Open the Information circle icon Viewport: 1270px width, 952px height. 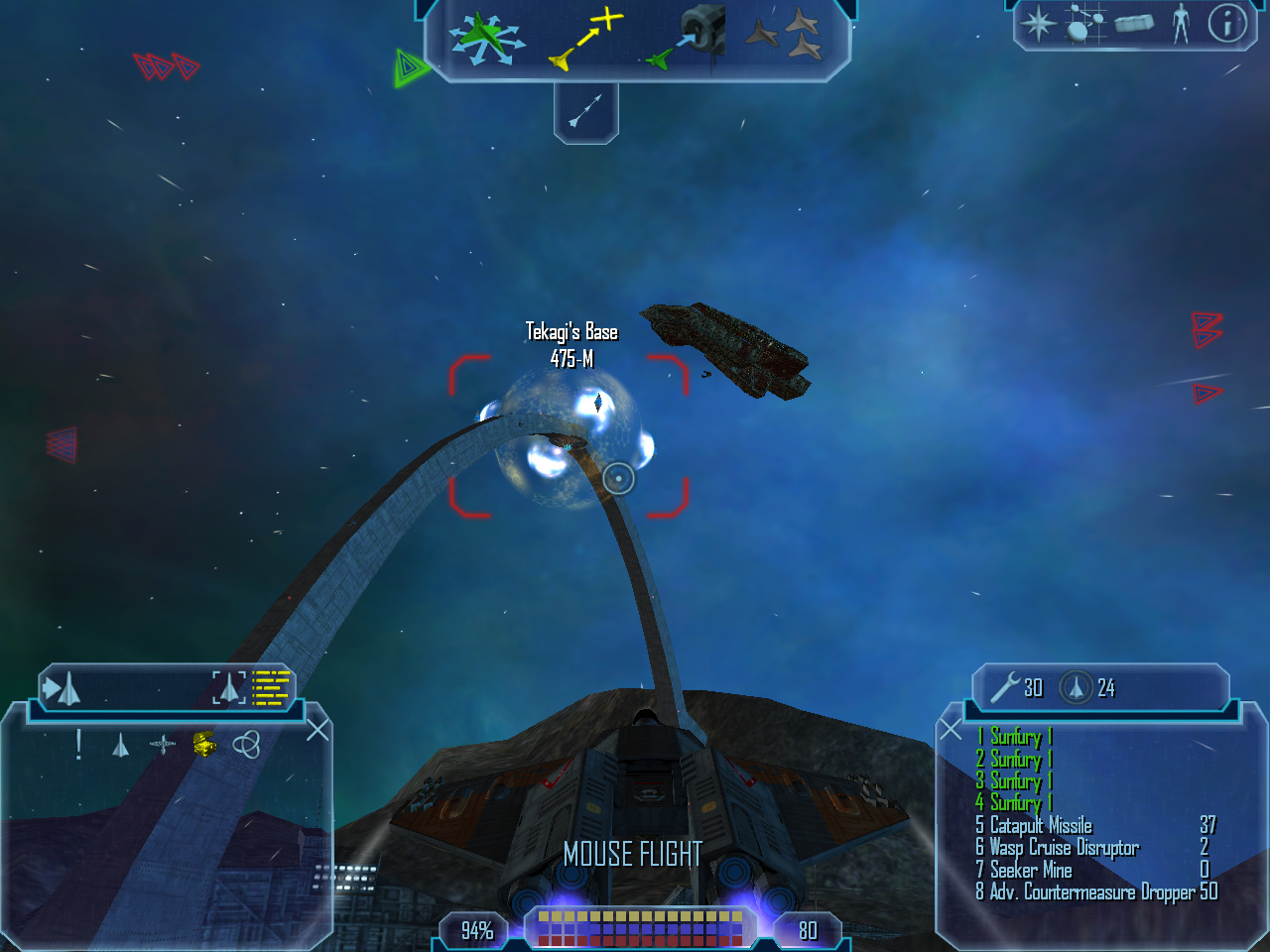1226,23
